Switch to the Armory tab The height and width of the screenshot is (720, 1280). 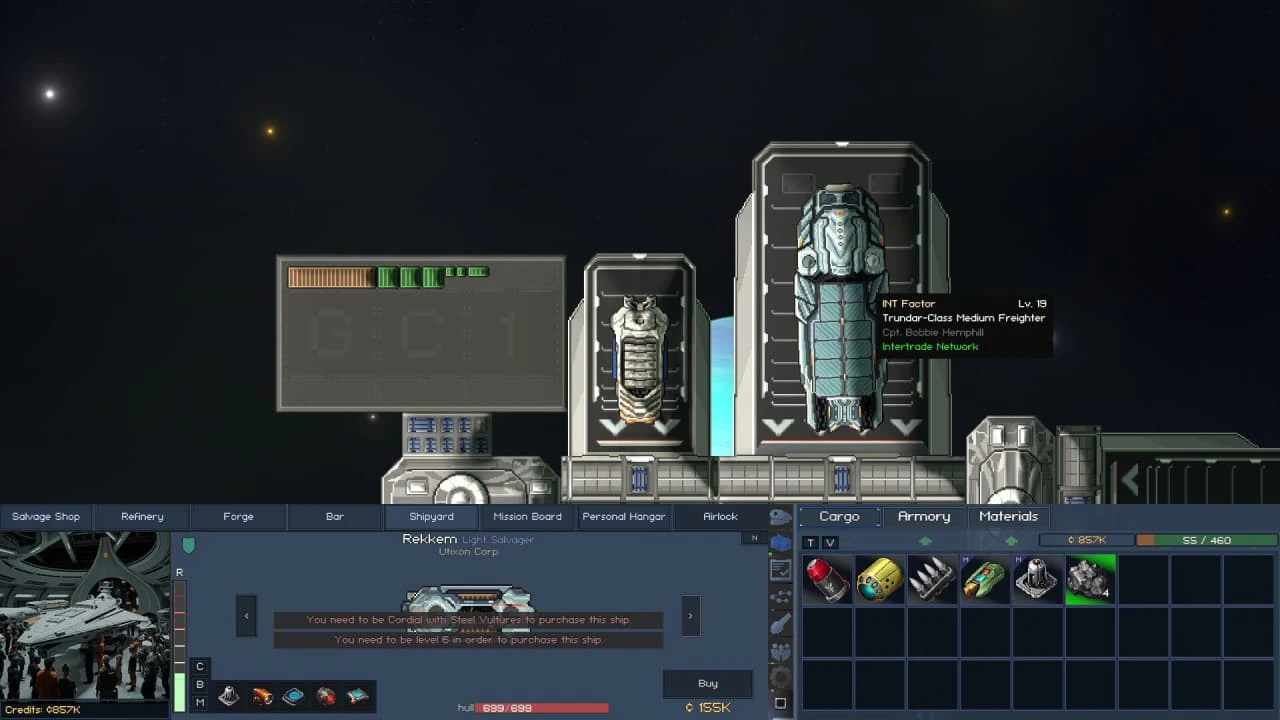click(x=924, y=516)
